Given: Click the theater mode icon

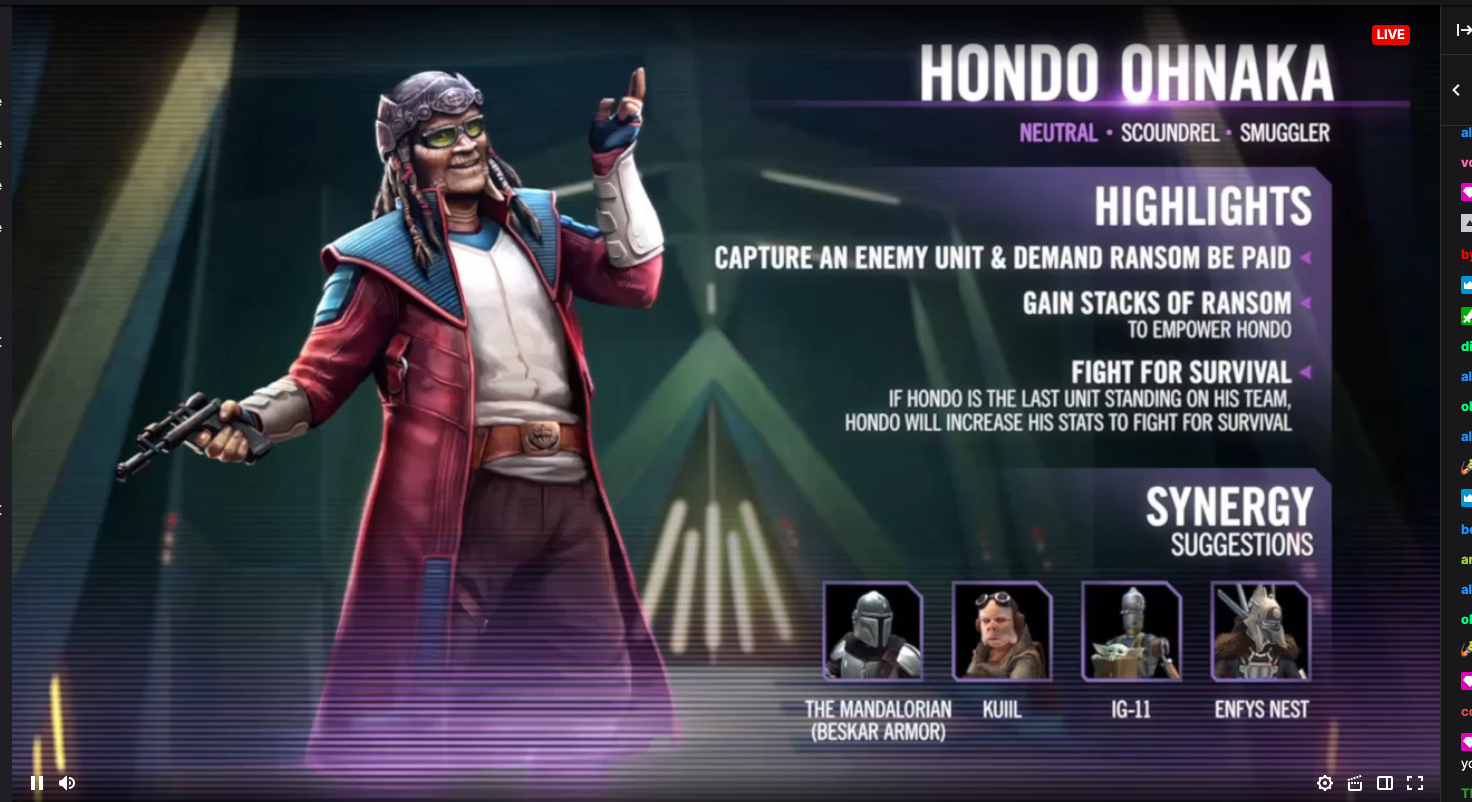Looking at the screenshot, I should pyautogui.click(x=1384, y=783).
